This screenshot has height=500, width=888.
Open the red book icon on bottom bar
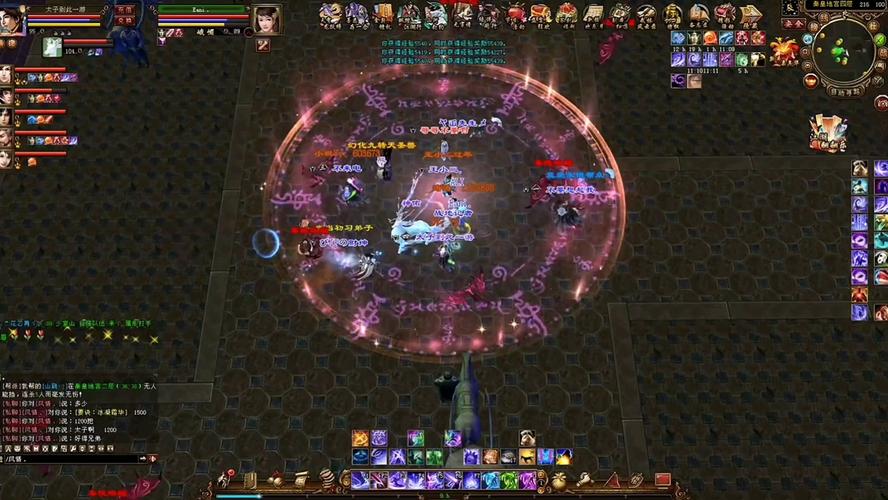click(661, 480)
